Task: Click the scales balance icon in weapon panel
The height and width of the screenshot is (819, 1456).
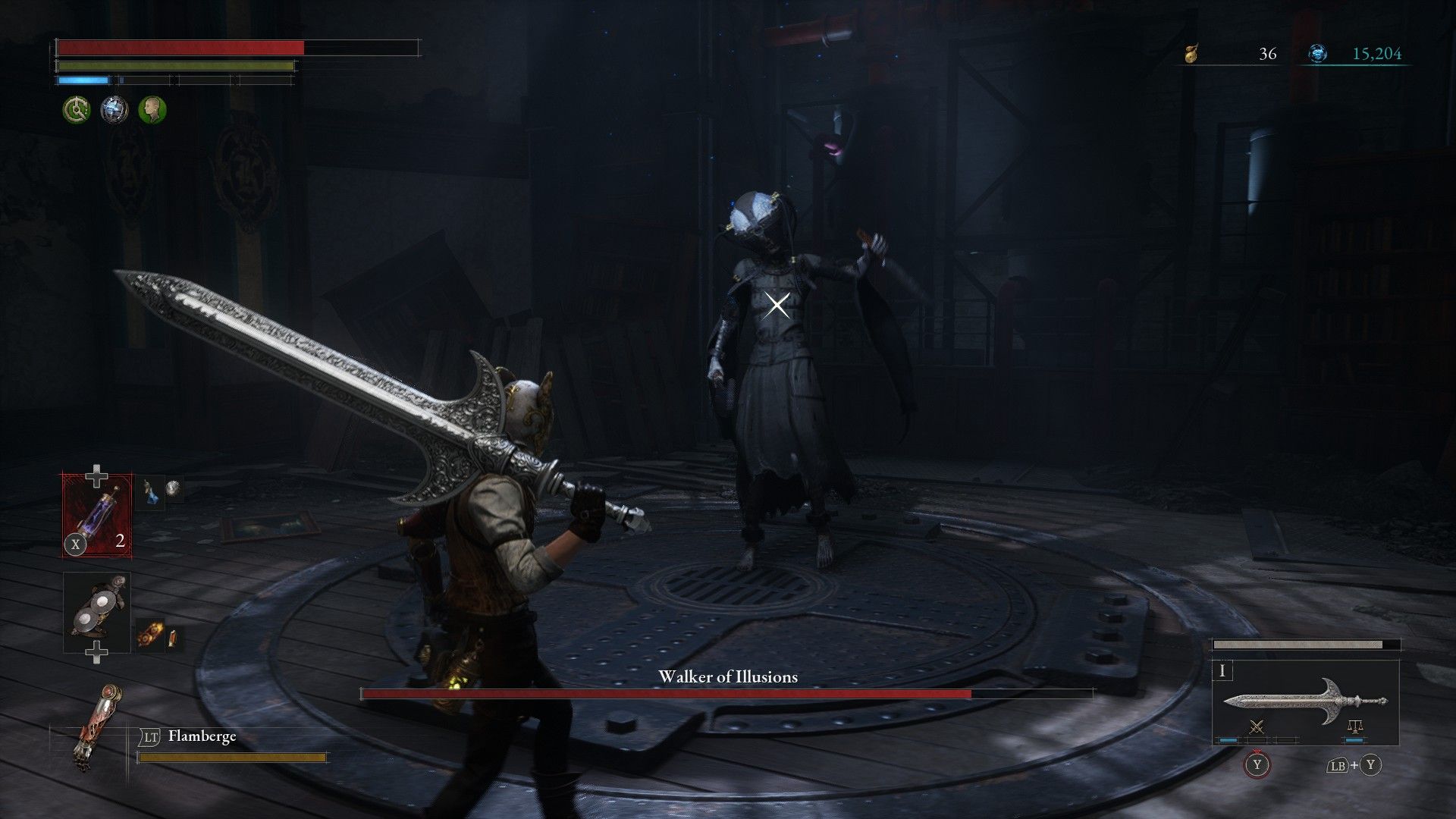Action: click(x=1354, y=727)
